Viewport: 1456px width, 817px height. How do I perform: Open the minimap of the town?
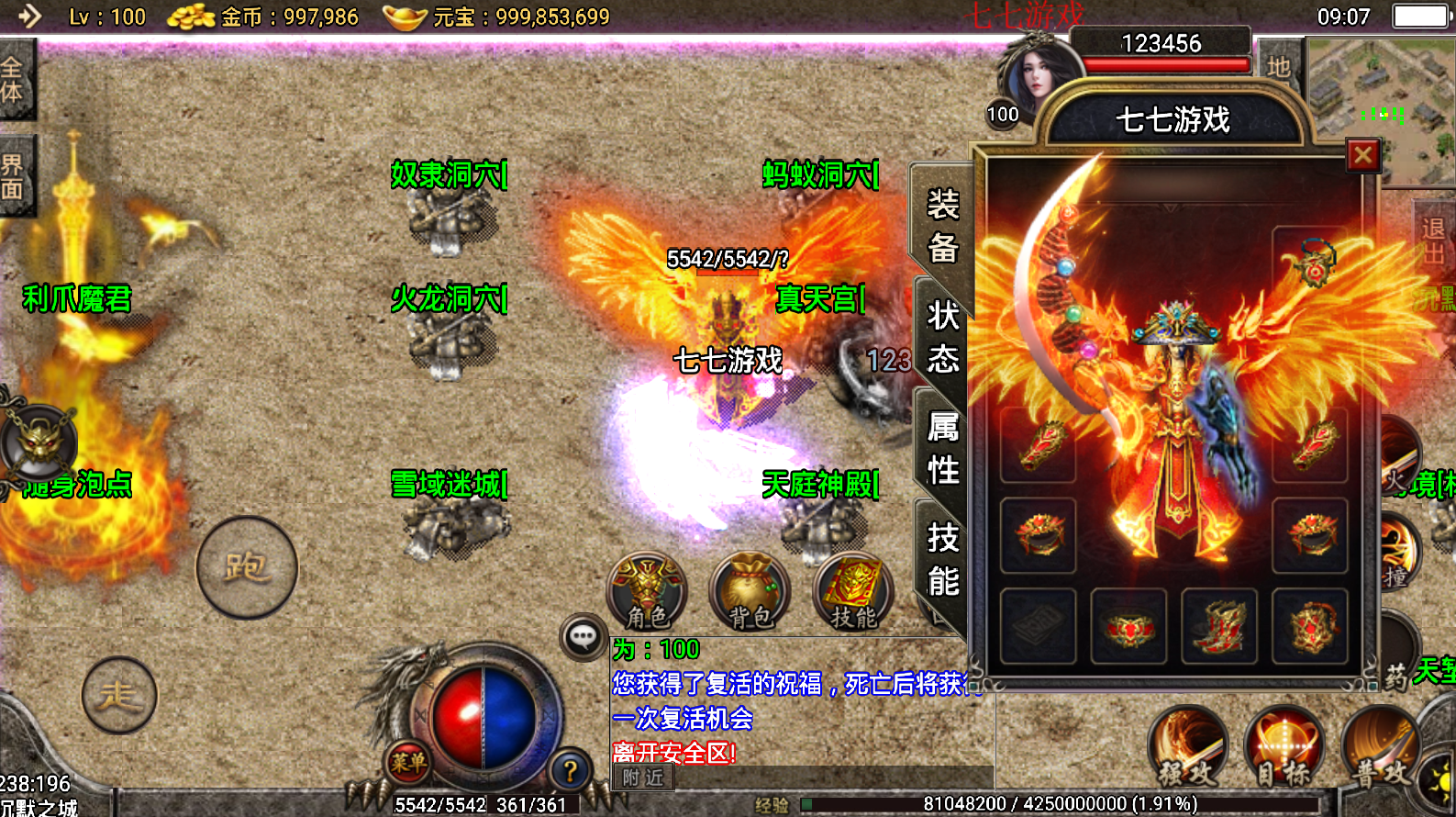tap(1381, 110)
